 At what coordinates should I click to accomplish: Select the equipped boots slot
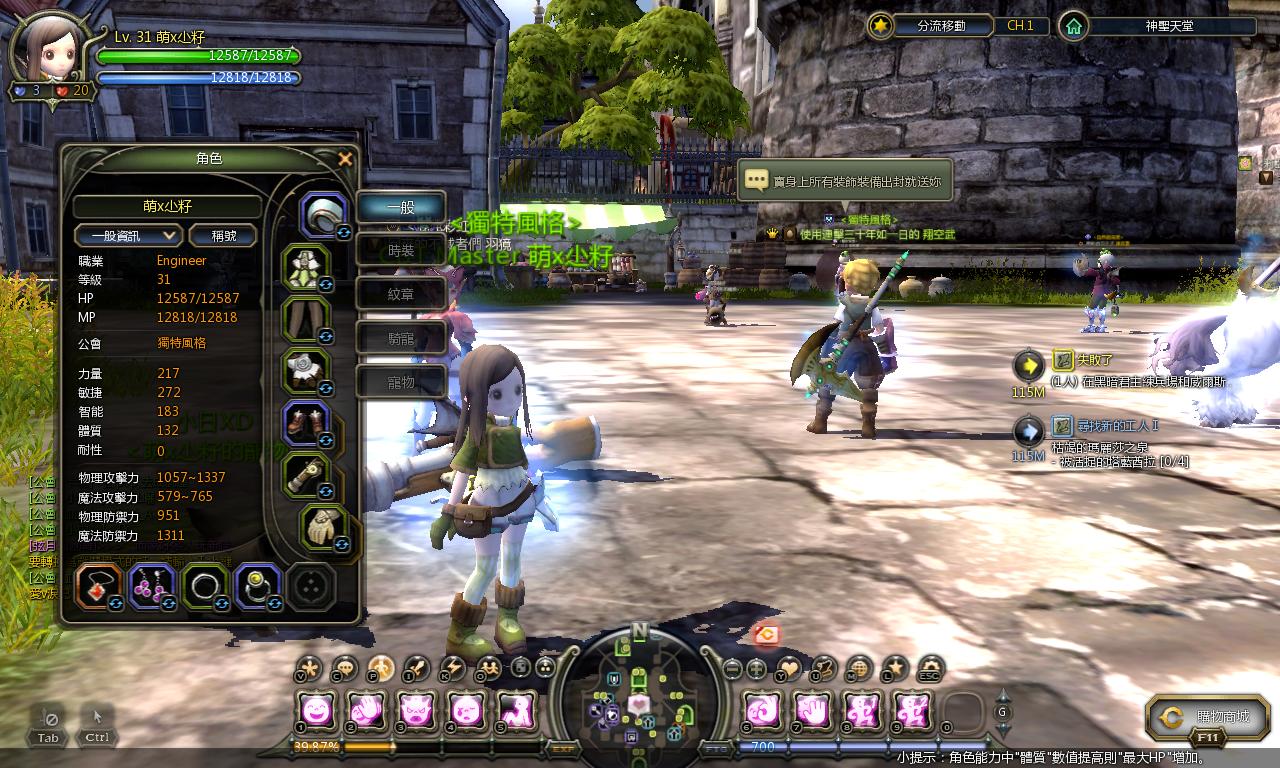click(x=307, y=421)
